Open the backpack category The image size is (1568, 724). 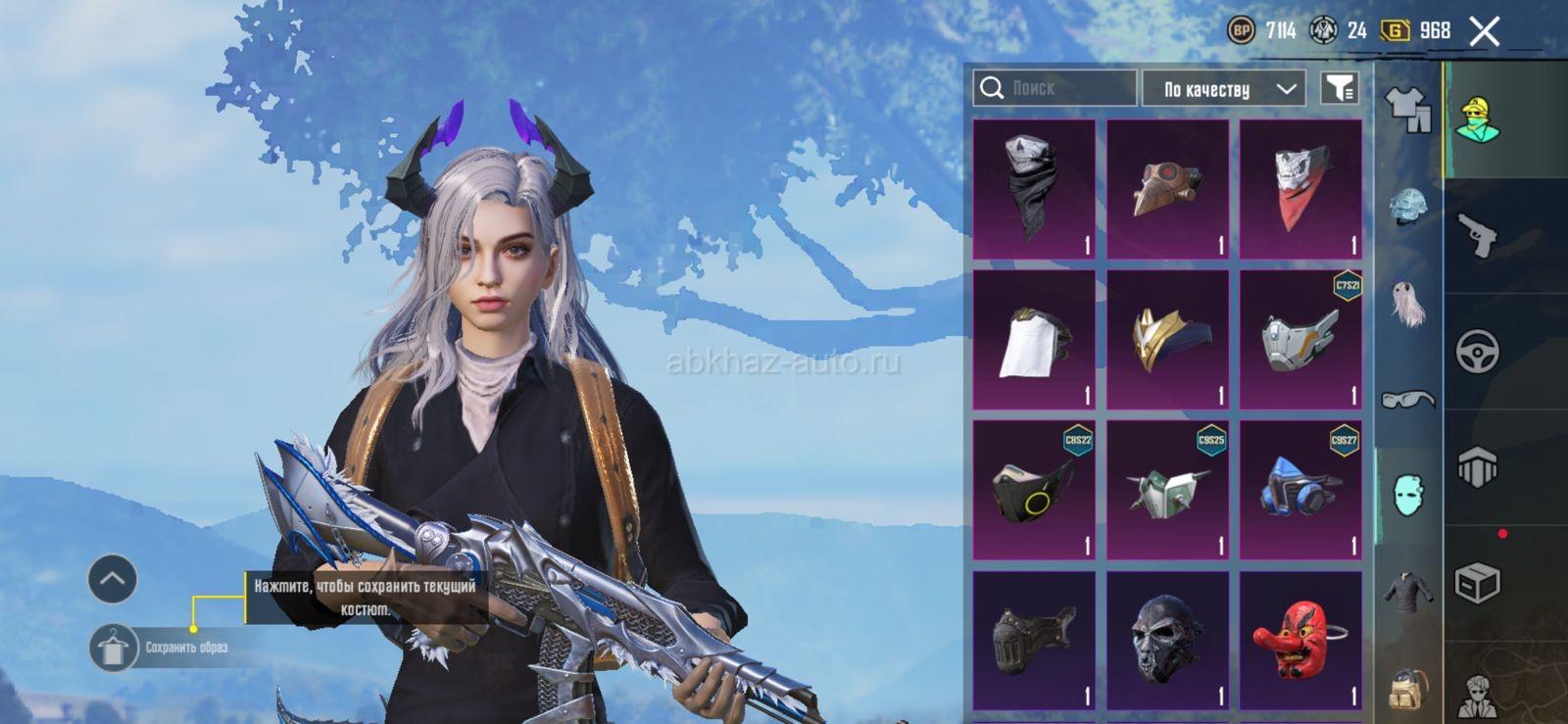pyautogui.click(x=1407, y=687)
